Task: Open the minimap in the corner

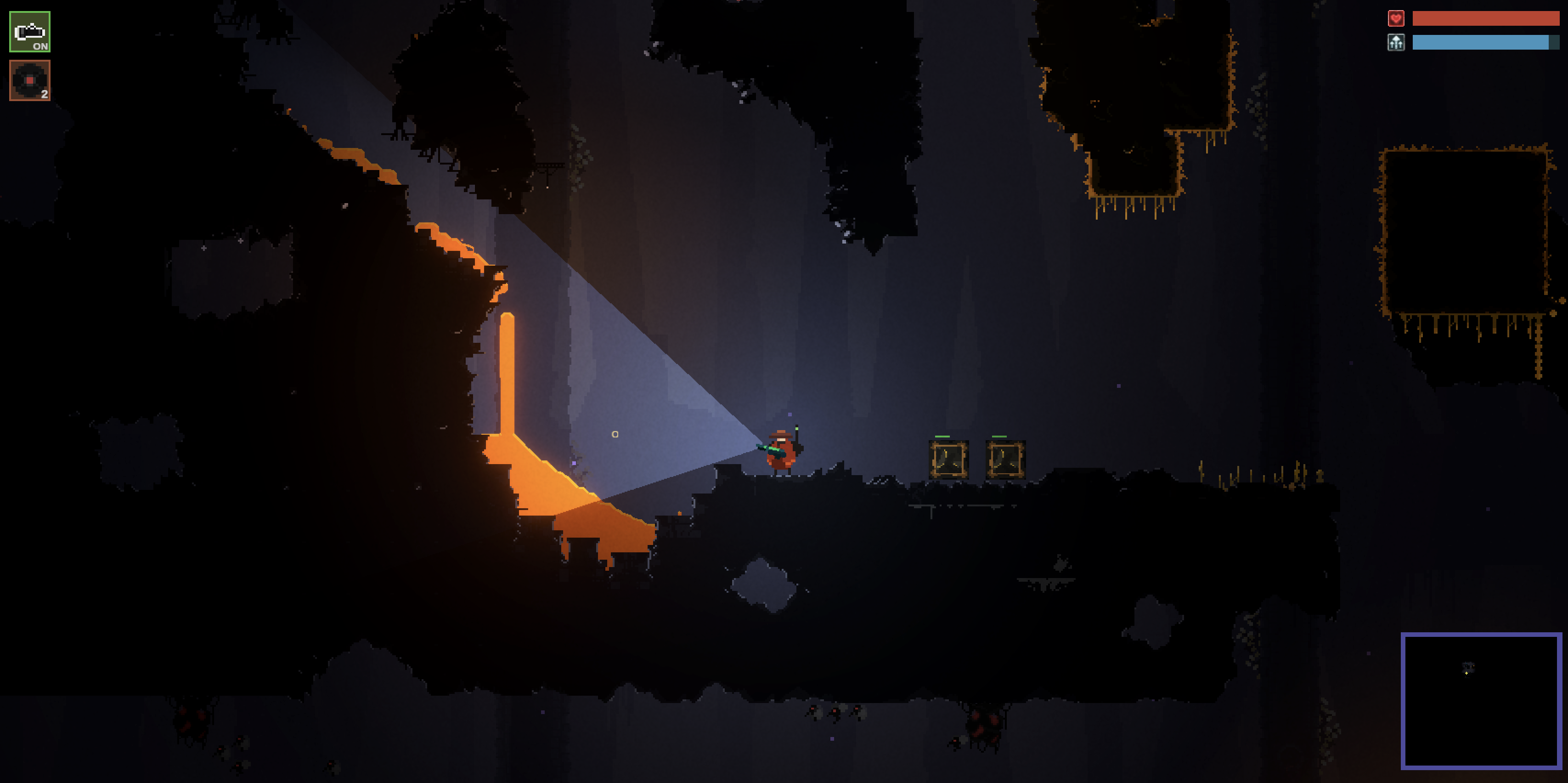Action: click(1481, 701)
